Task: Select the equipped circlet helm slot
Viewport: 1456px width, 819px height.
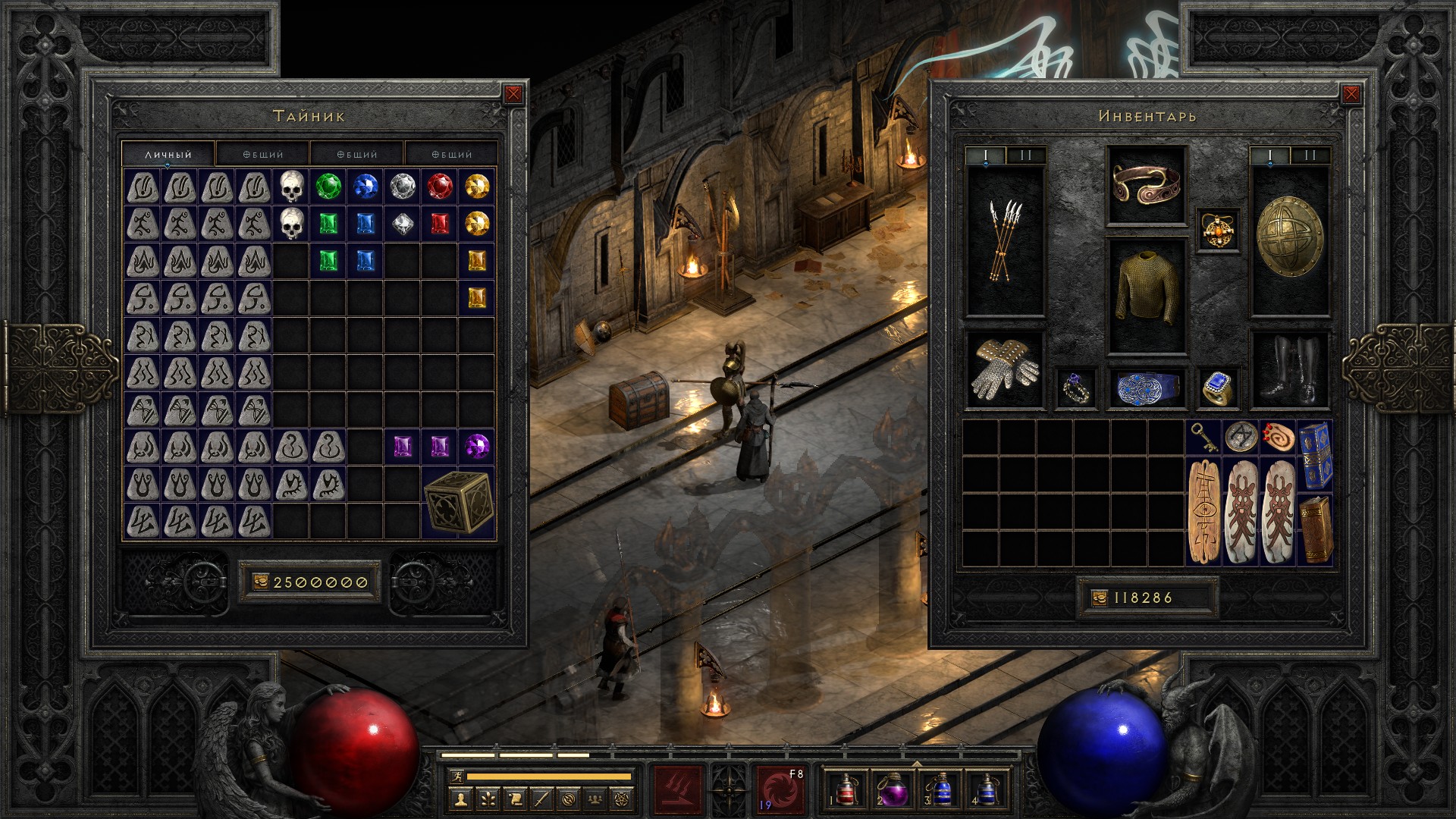Action: point(1147,184)
